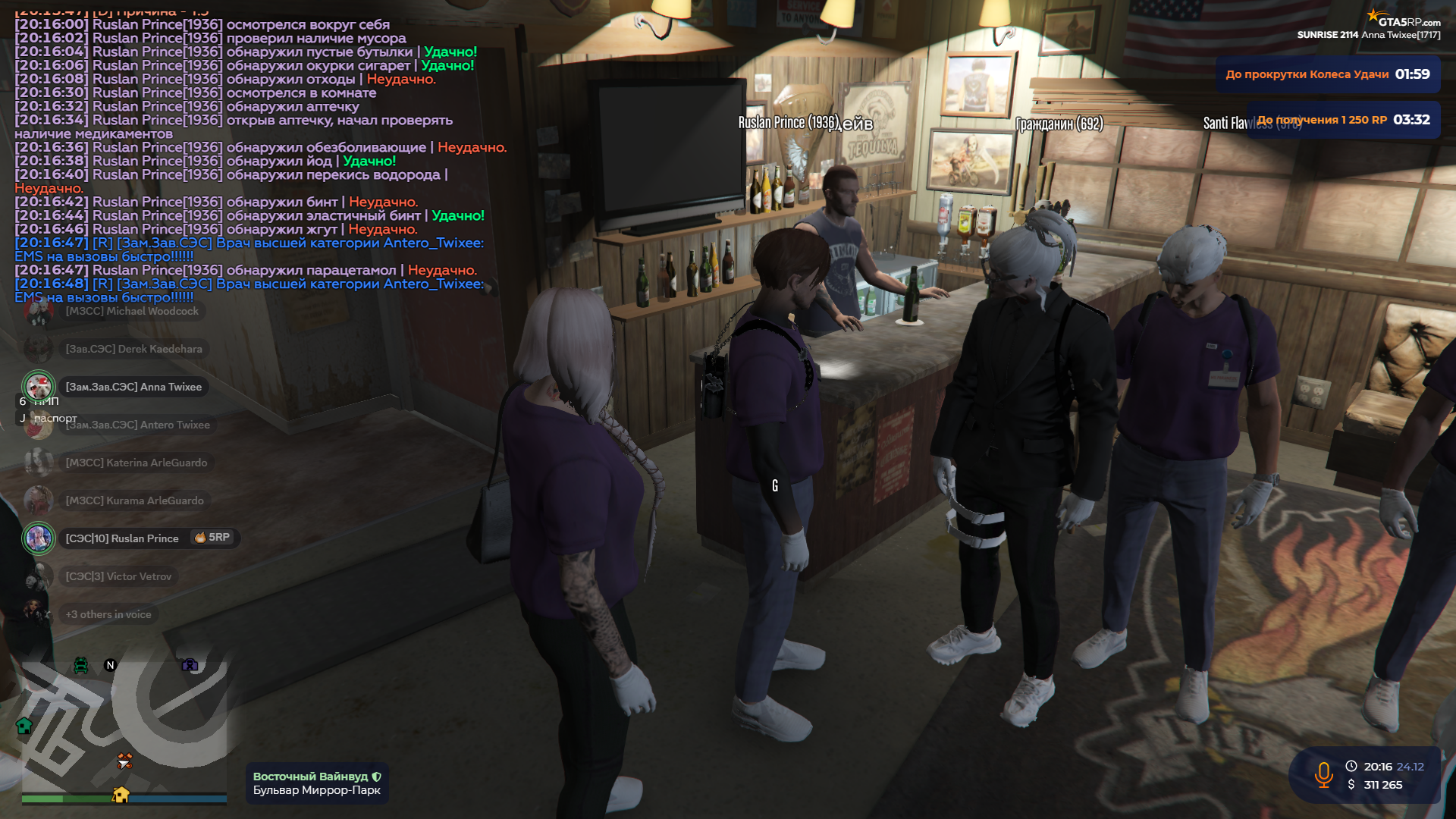Click the Колеса Удачи countdown panel
Image resolution: width=1456 pixels, height=819 pixels.
pos(1329,74)
